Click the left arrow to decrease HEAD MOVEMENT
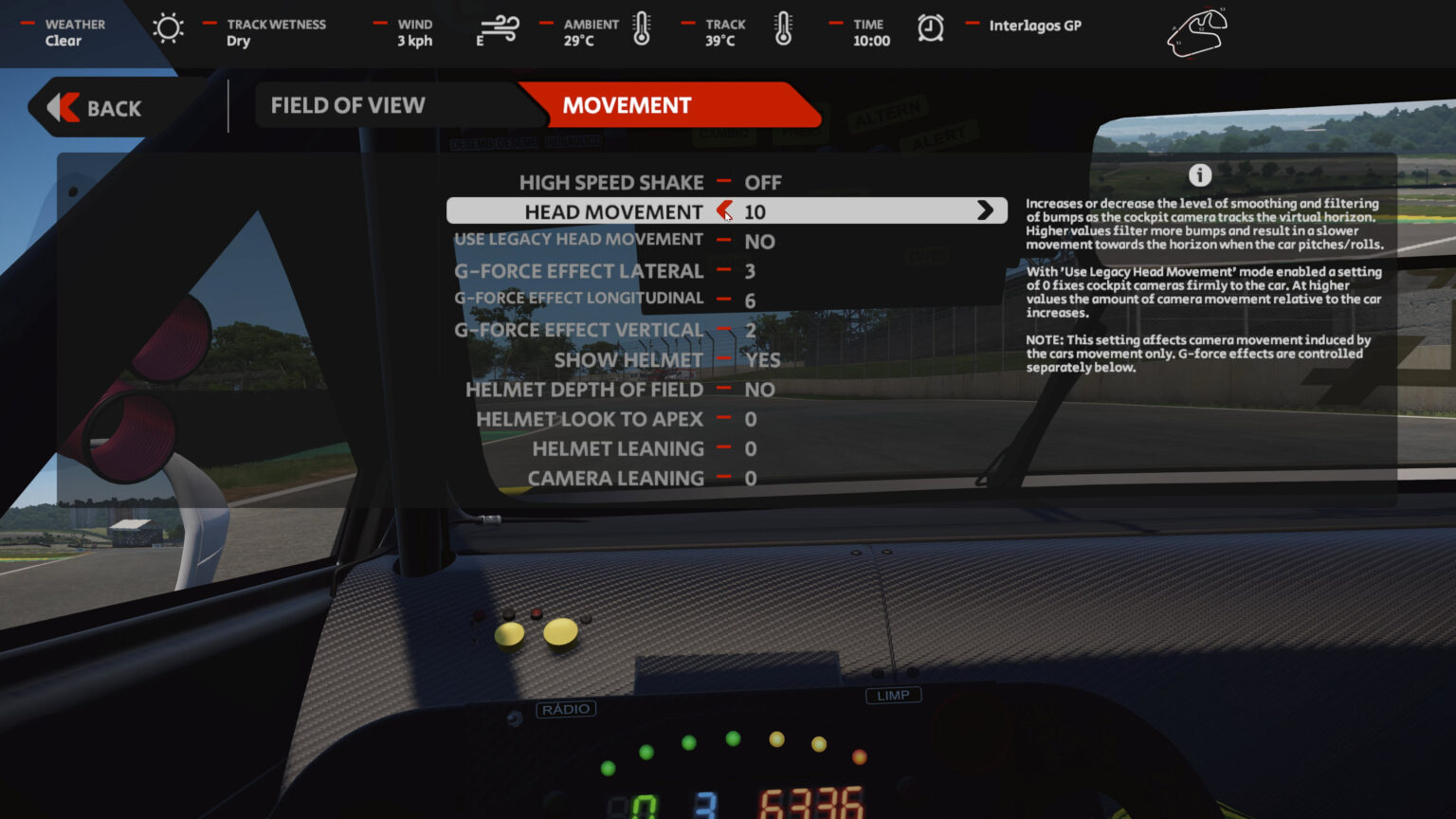This screenshot has height=819, width=1456. pyautogui.click(x=723, y=210)
